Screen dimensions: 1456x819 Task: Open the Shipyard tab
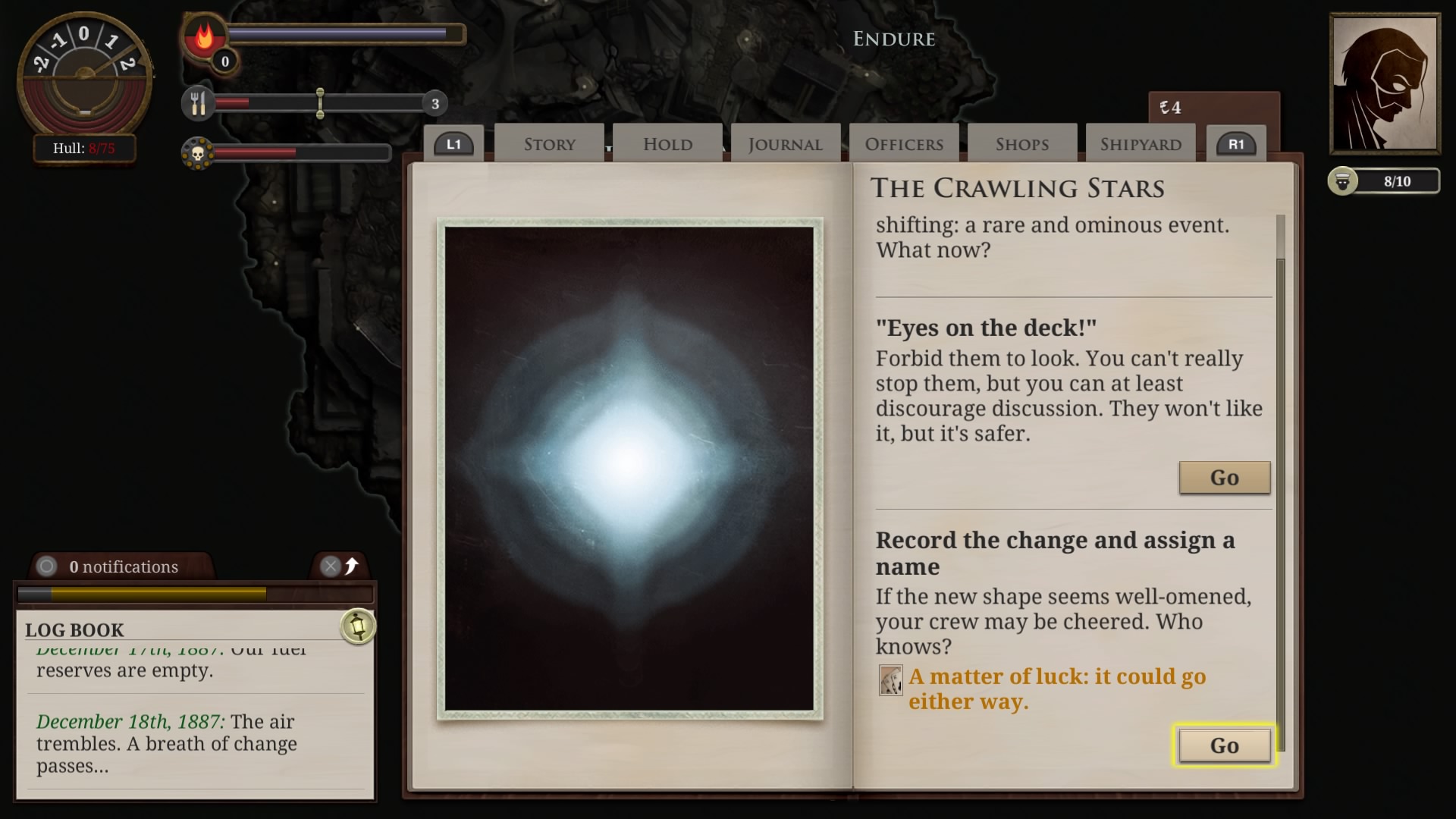1139,143
